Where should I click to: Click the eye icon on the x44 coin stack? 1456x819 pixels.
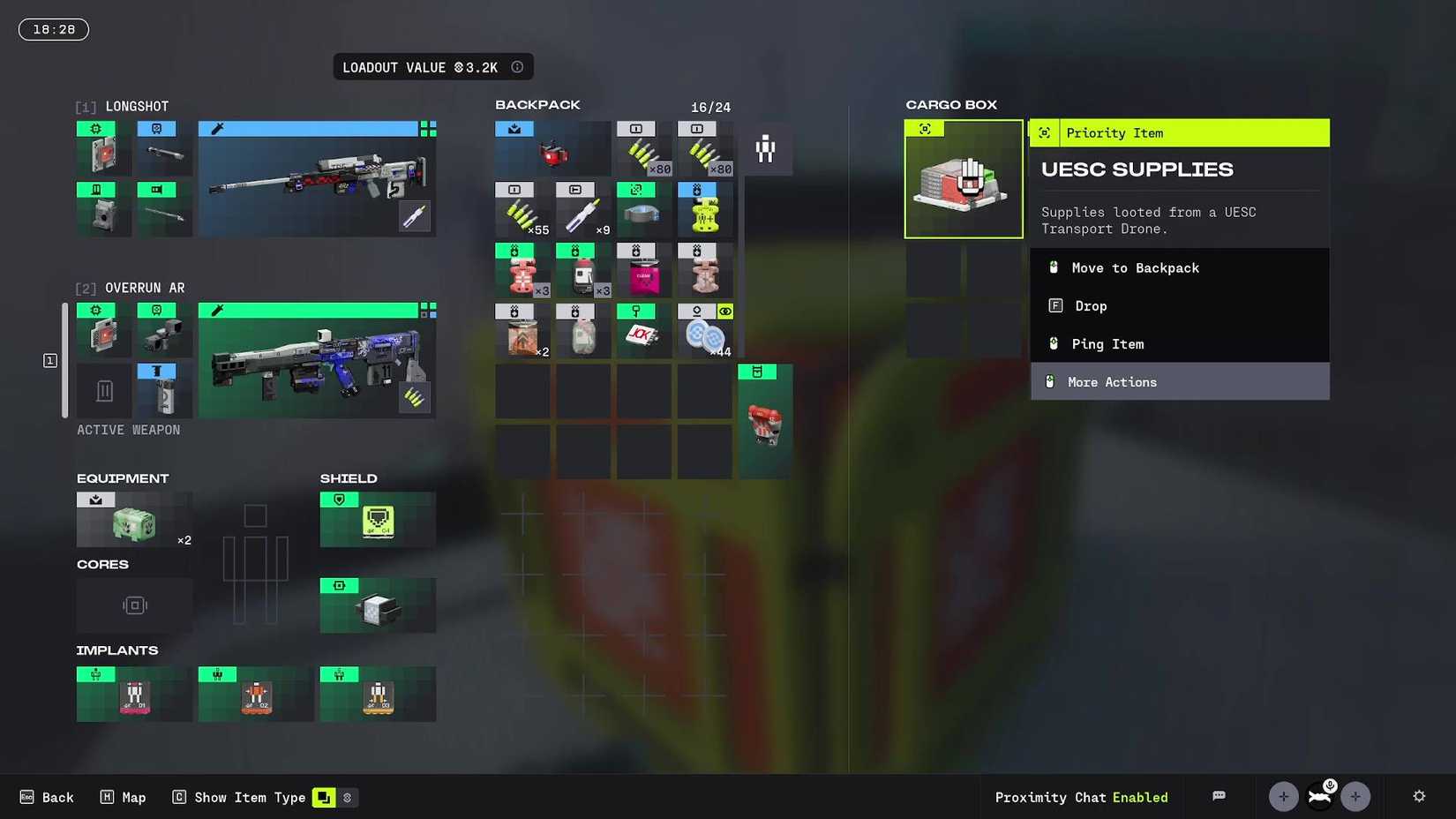click(724, 312)
